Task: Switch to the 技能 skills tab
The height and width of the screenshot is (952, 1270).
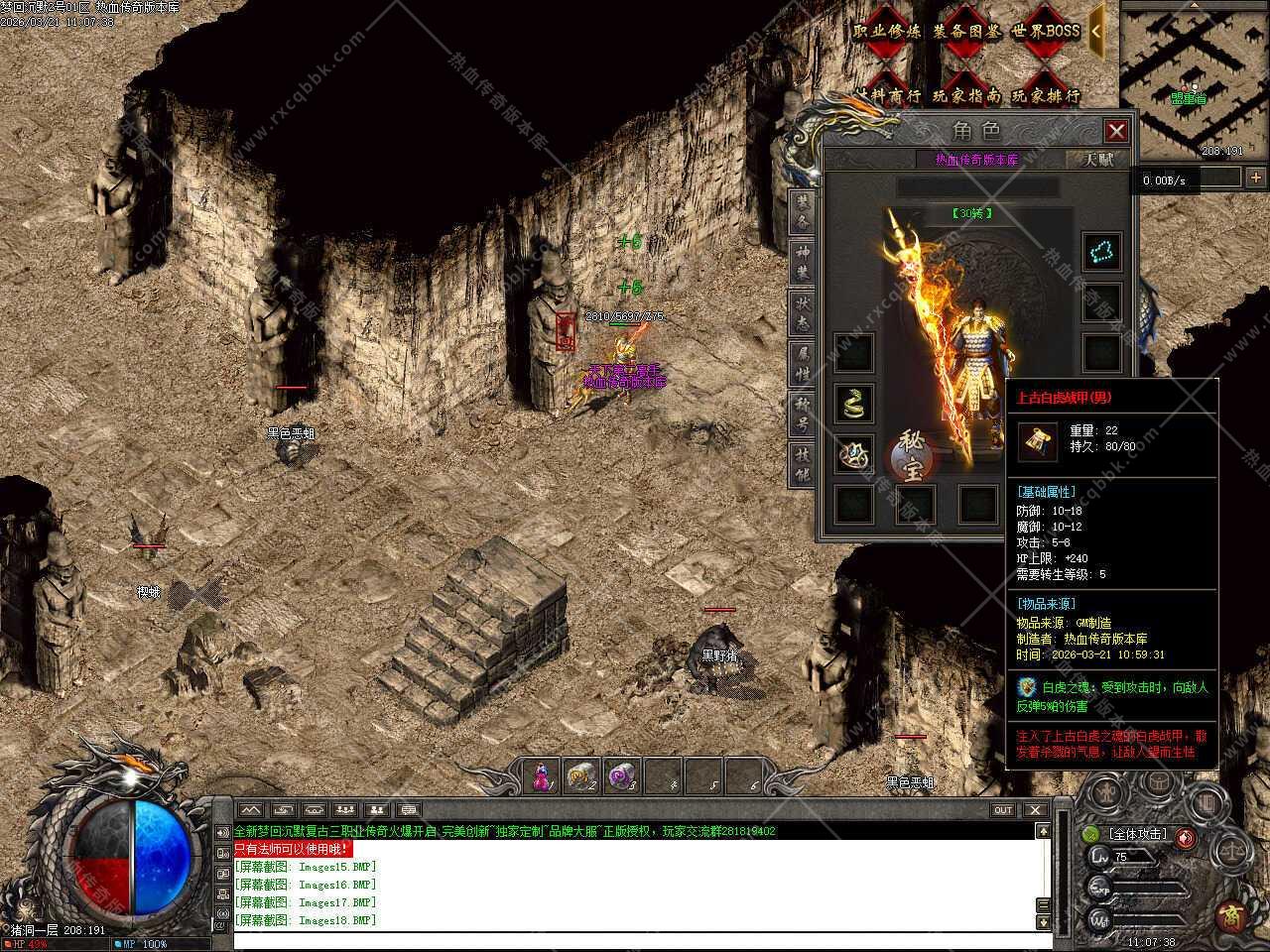Action: tap(802, 464)
